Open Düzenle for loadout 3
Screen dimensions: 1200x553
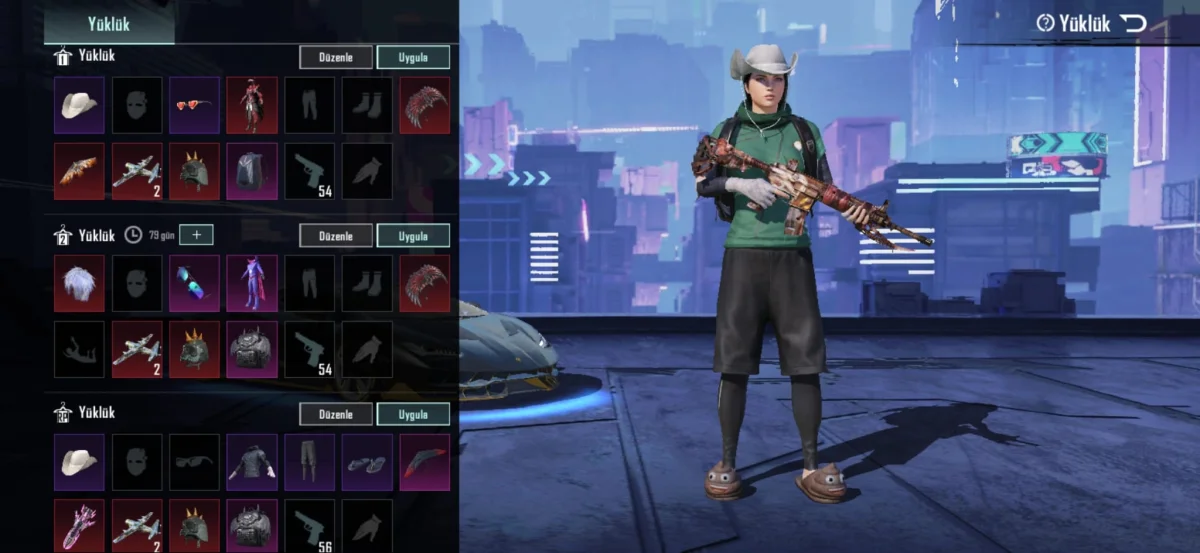[336, 413]
